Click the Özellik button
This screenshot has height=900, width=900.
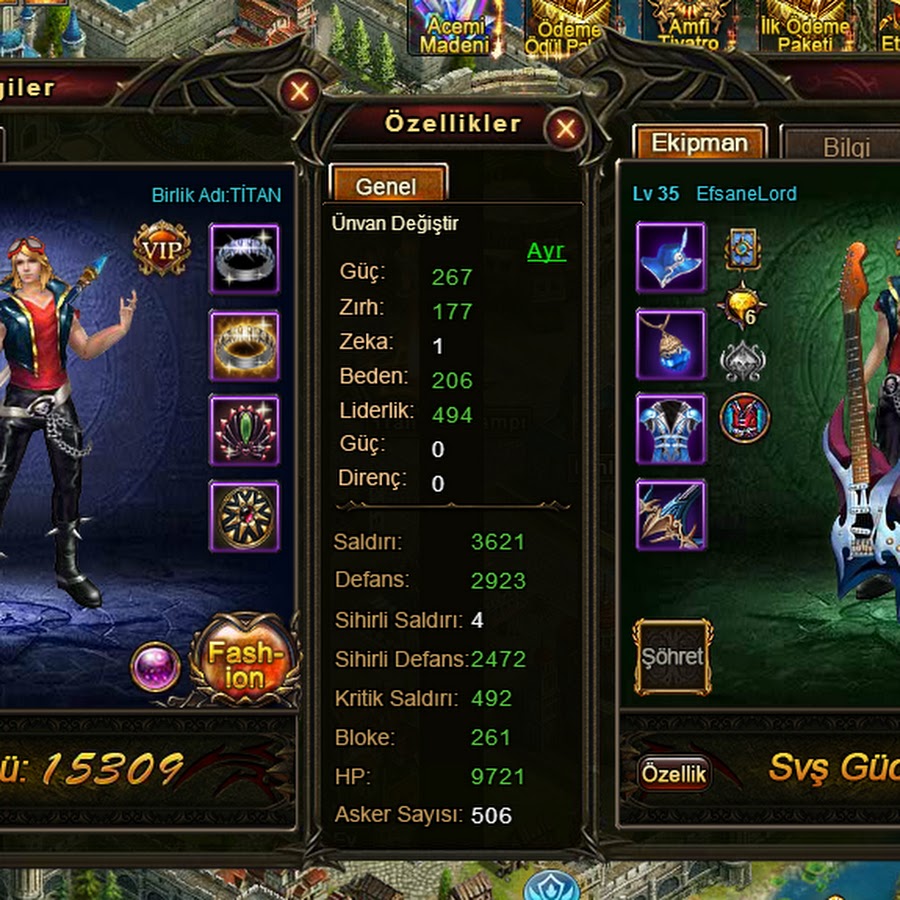674,773
